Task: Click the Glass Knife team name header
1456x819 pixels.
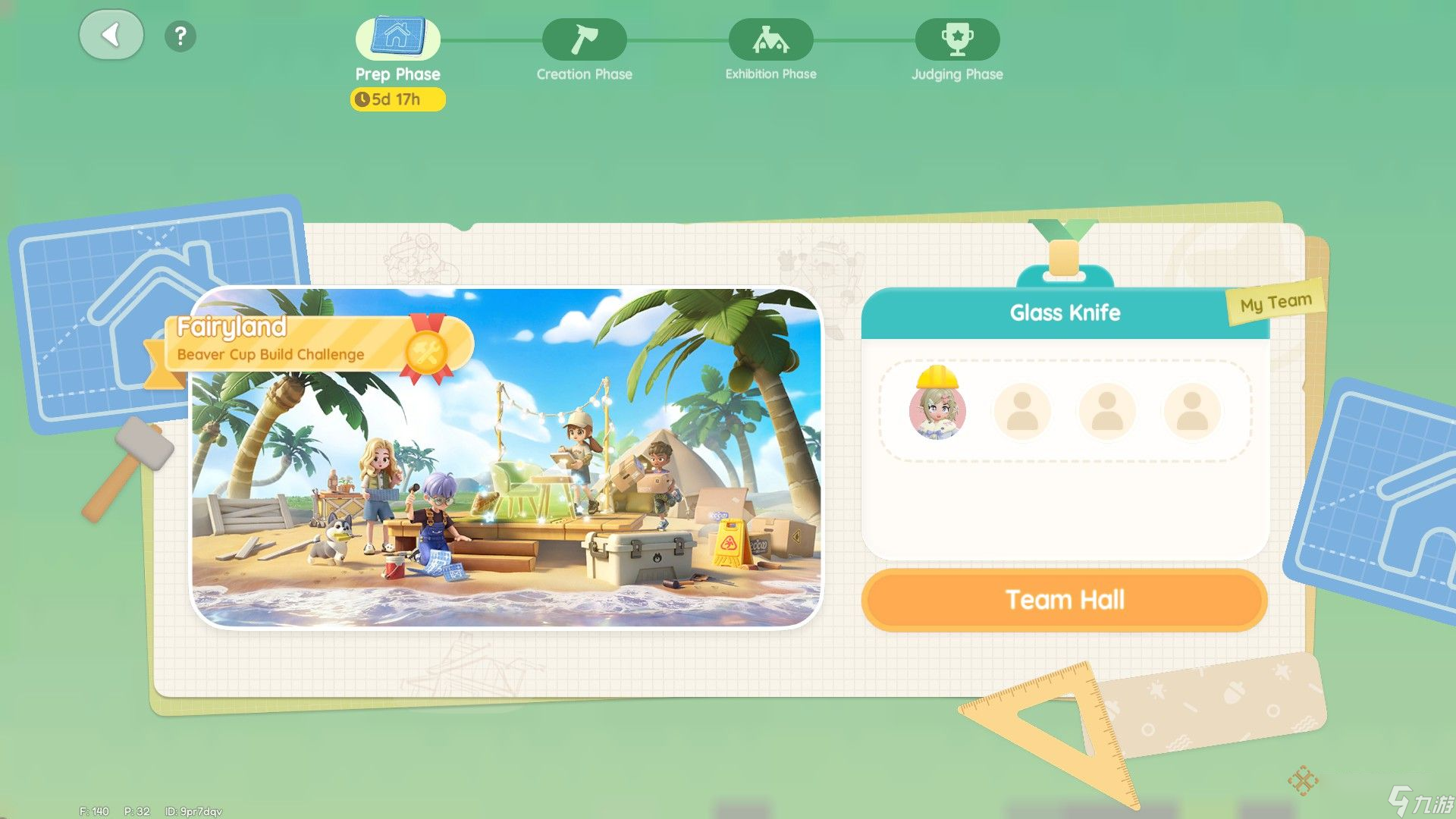Action: coord(1065,312)
